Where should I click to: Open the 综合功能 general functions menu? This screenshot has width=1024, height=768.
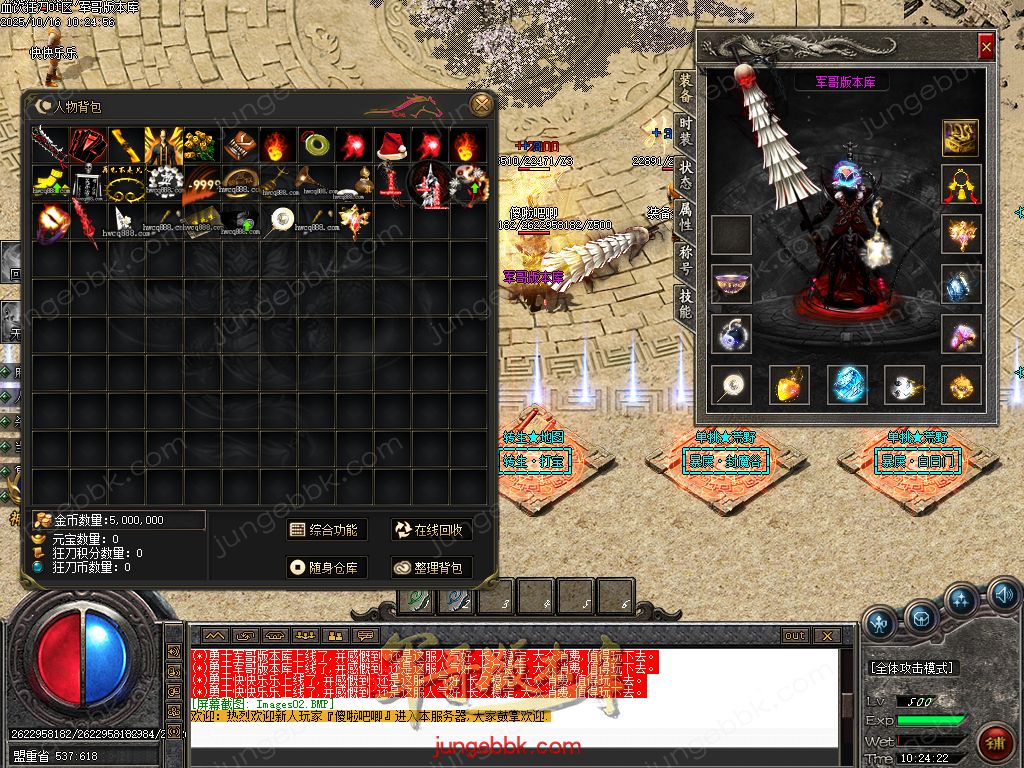(323, 530)
